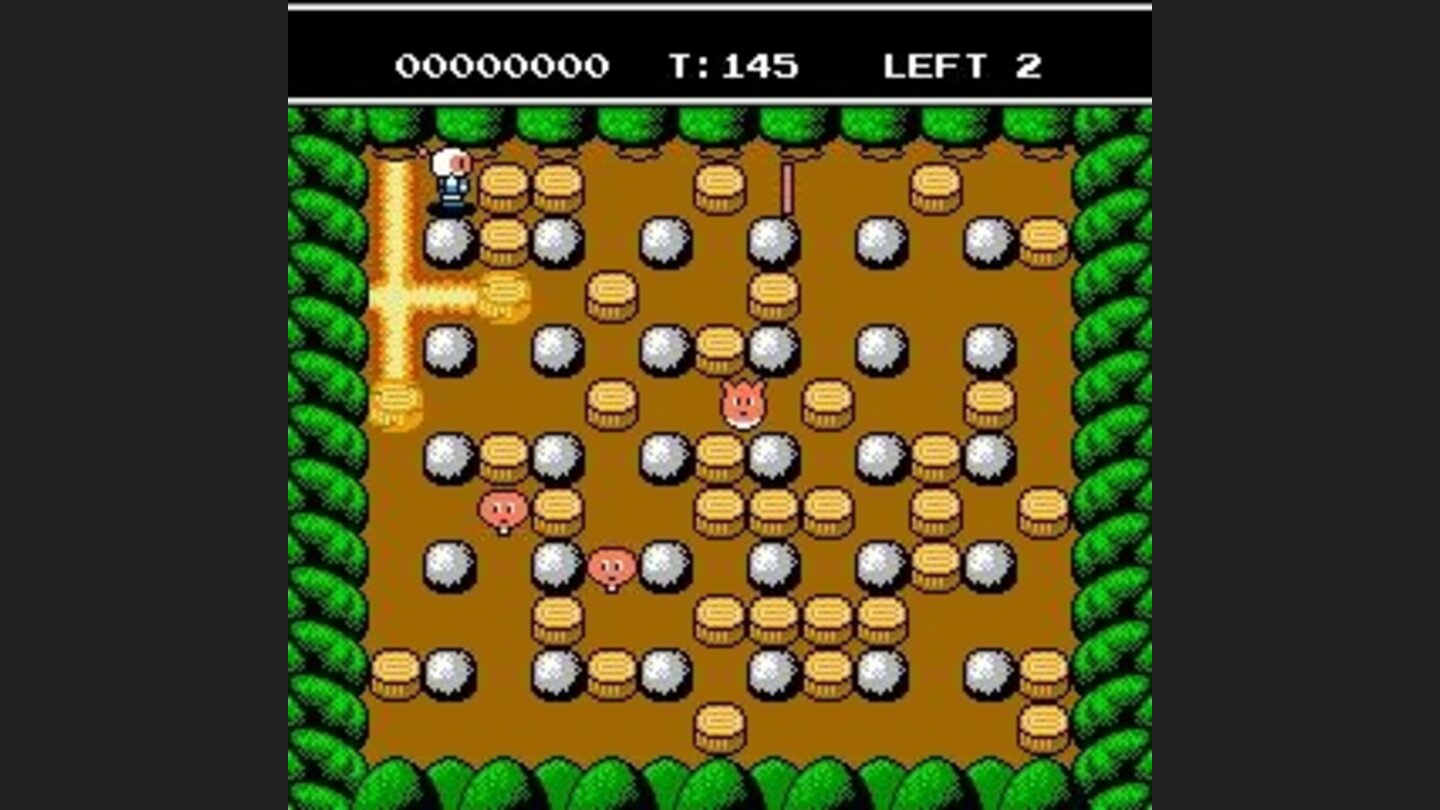Click the LEFT 2 lives counter
Image resolution: width=1440 pixels, height=810 pixels.
point(961,66)
